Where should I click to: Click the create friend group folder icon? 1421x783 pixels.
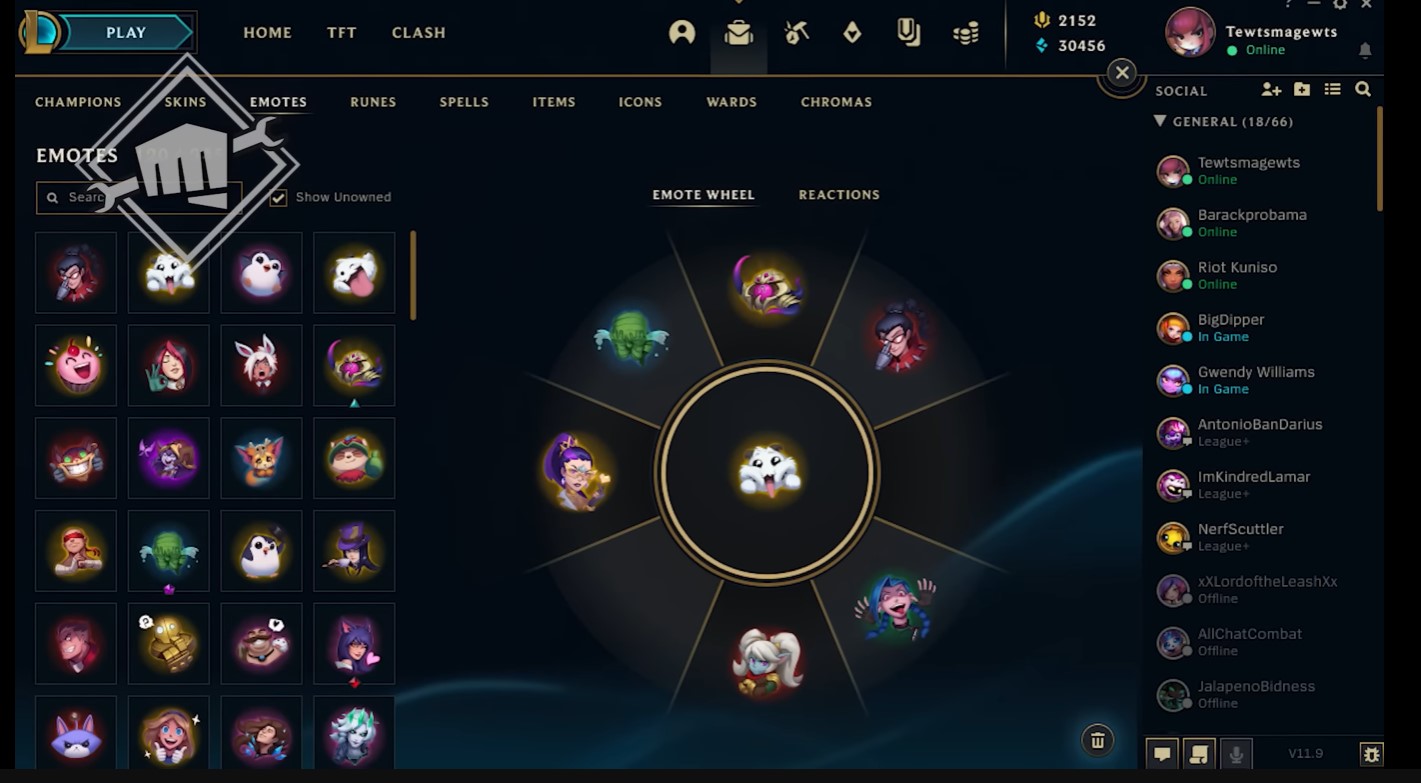coord(1302,89)
